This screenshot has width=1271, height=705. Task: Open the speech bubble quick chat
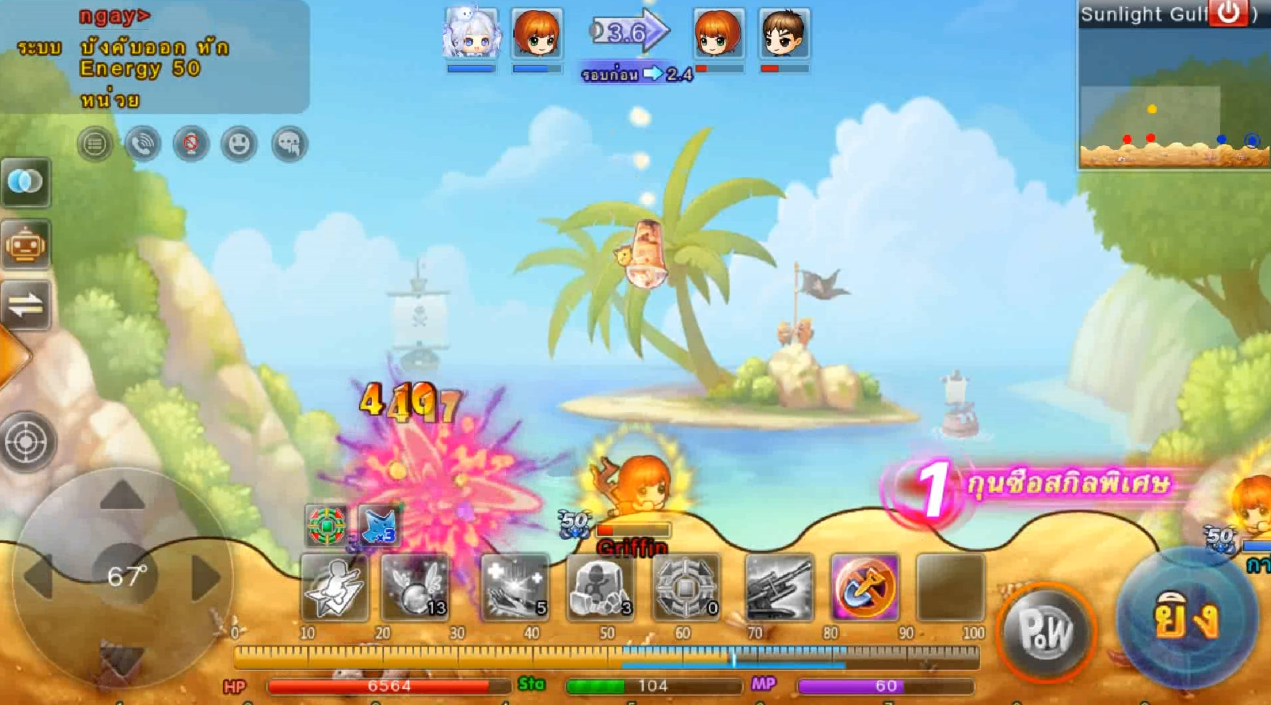tap(289, 145)
